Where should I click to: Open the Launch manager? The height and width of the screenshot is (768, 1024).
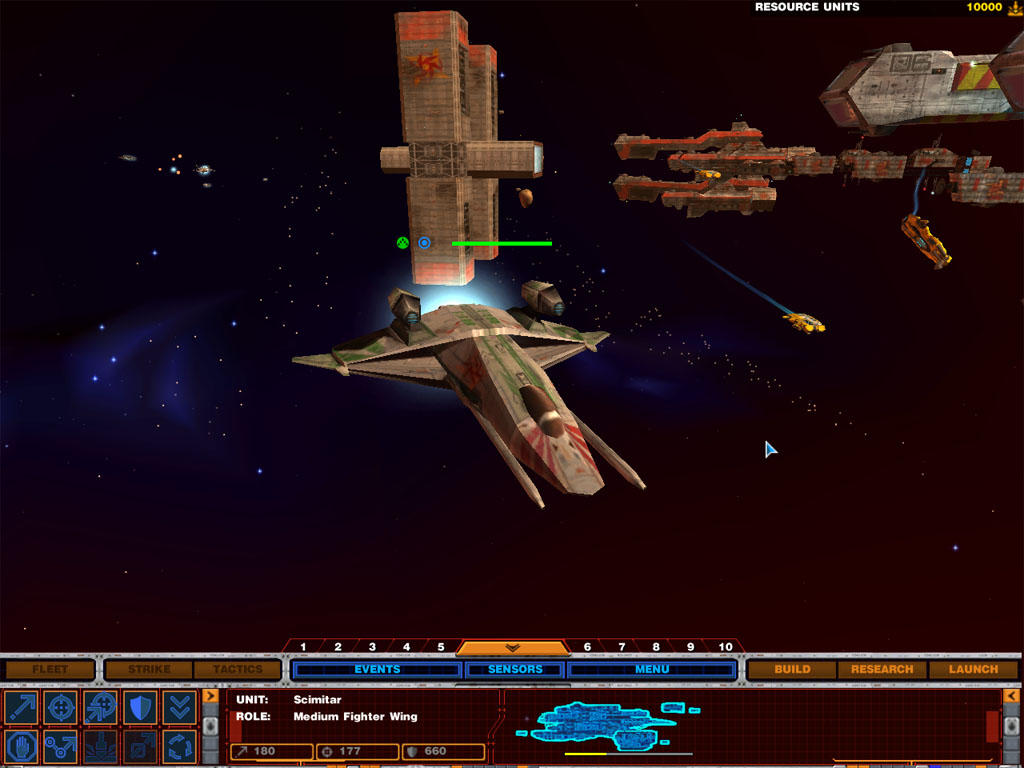[x=973, y=669]
